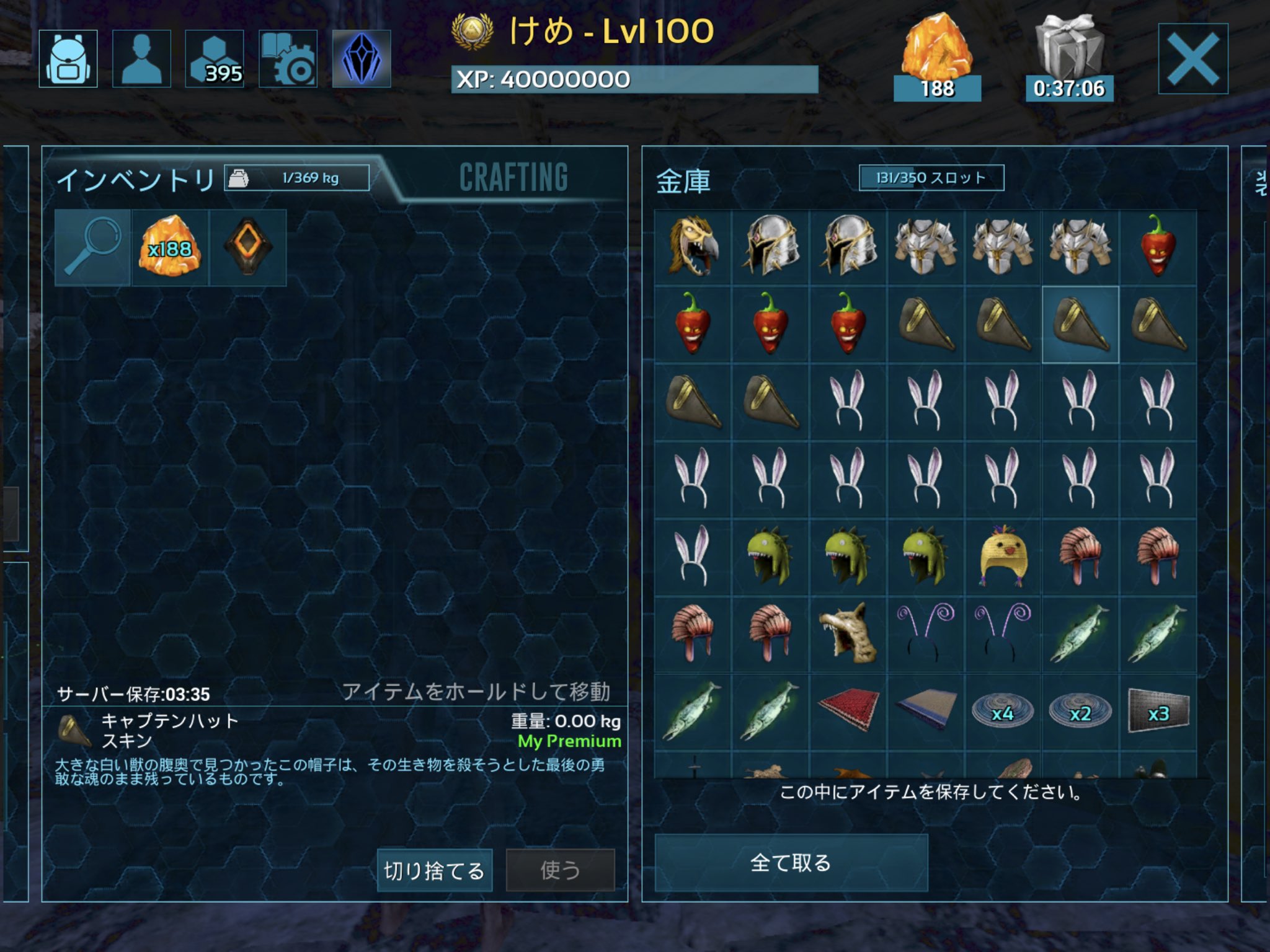Tap the amber currency icon showing 188
This screenshot has width=1270, height=952.
tap(938, 53)
